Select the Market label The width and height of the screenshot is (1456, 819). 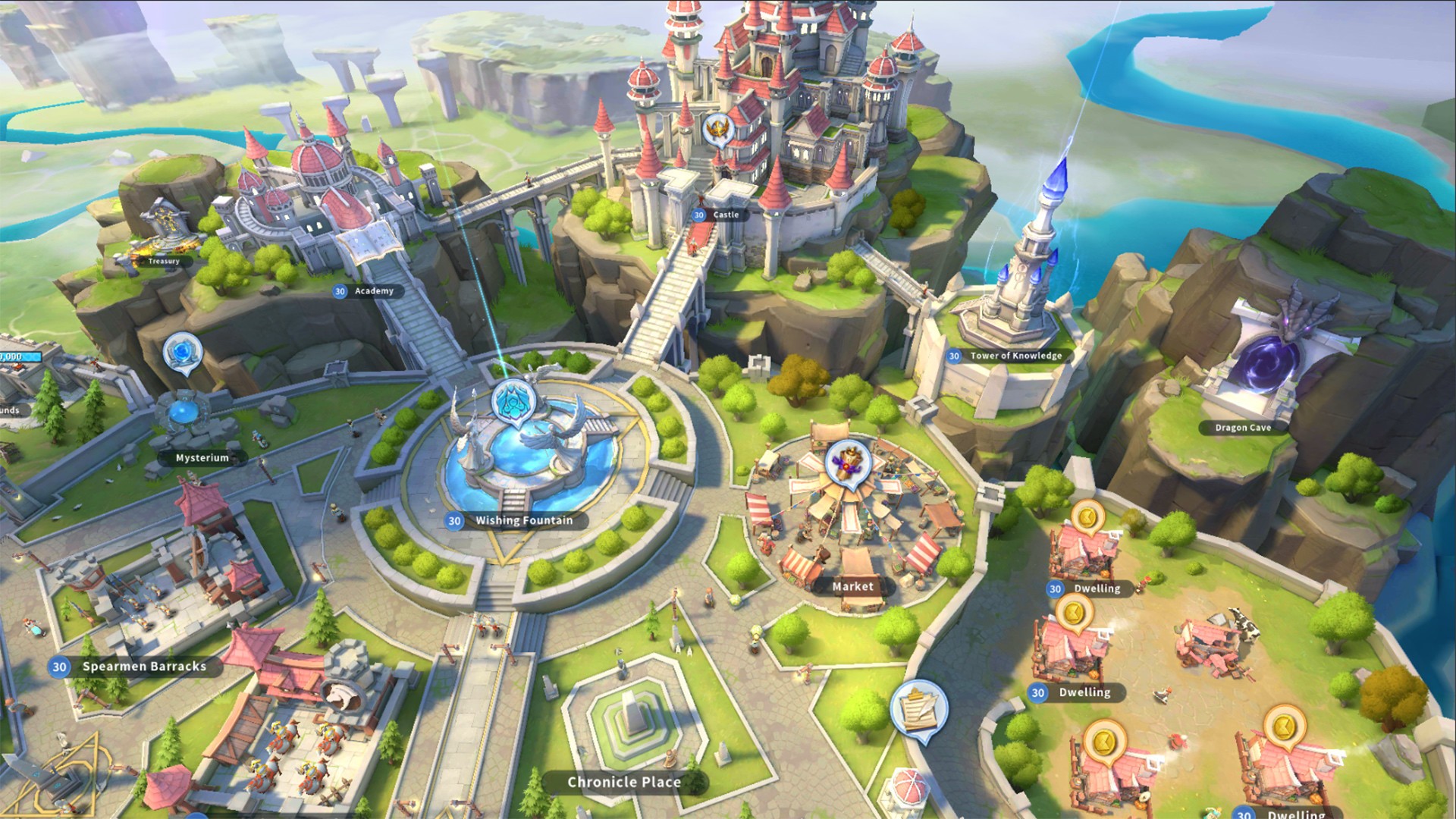(x=852, y=586)
